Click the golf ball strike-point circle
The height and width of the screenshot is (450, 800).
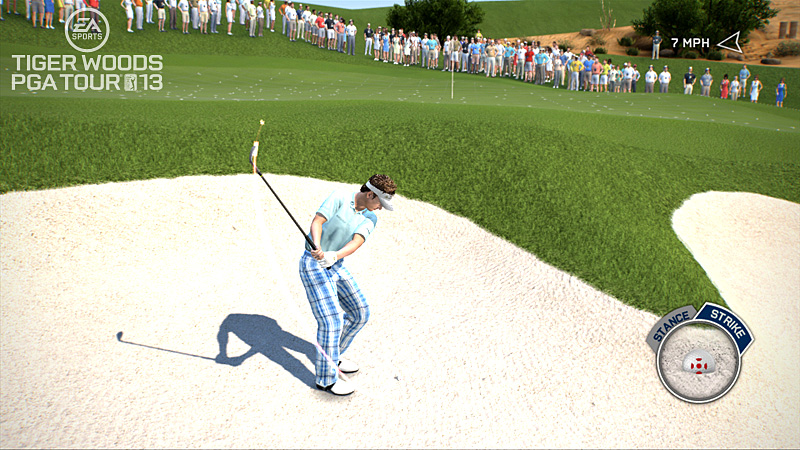coord(698,364)
